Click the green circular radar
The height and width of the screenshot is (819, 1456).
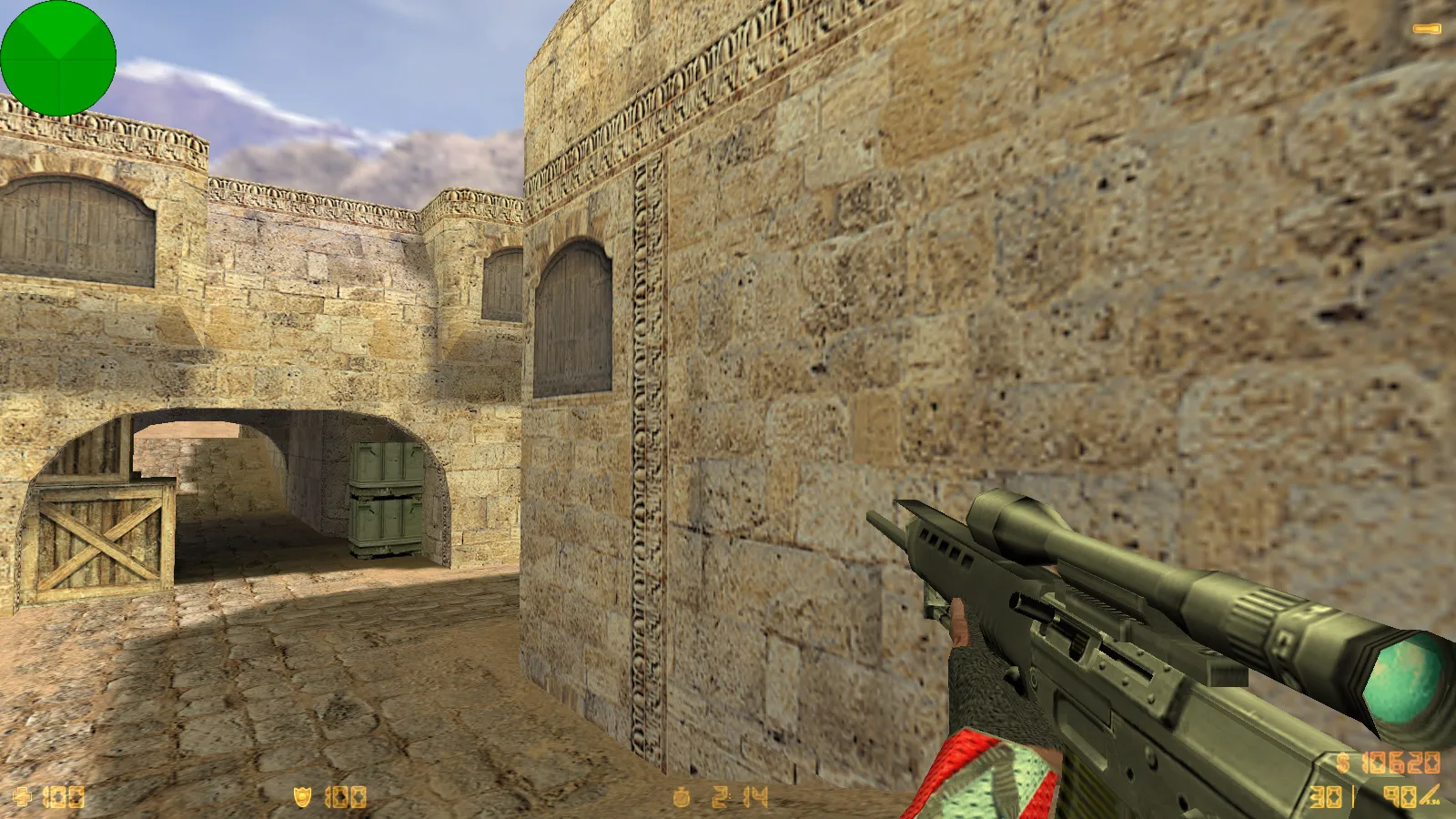point(58,58)
